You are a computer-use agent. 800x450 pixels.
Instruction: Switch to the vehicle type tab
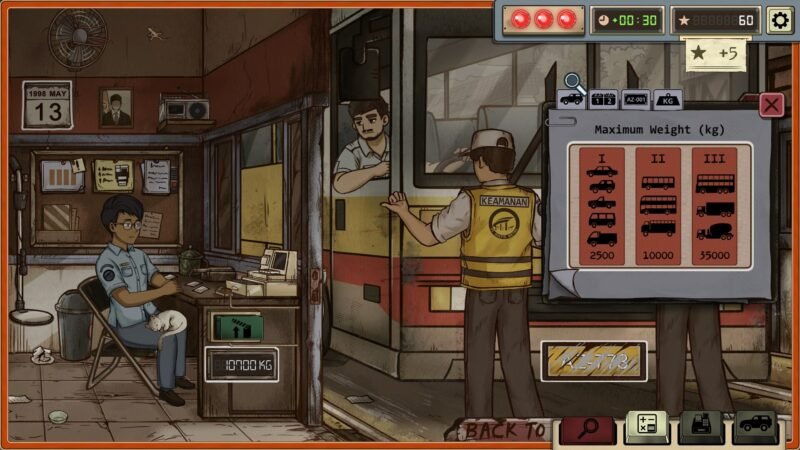click(x=572, y=99)
